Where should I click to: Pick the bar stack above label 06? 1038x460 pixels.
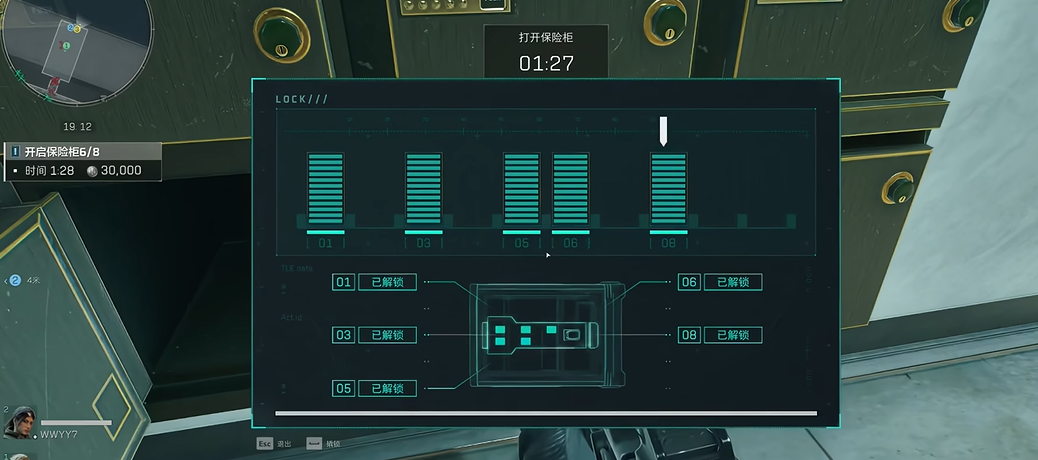(571, 190)
